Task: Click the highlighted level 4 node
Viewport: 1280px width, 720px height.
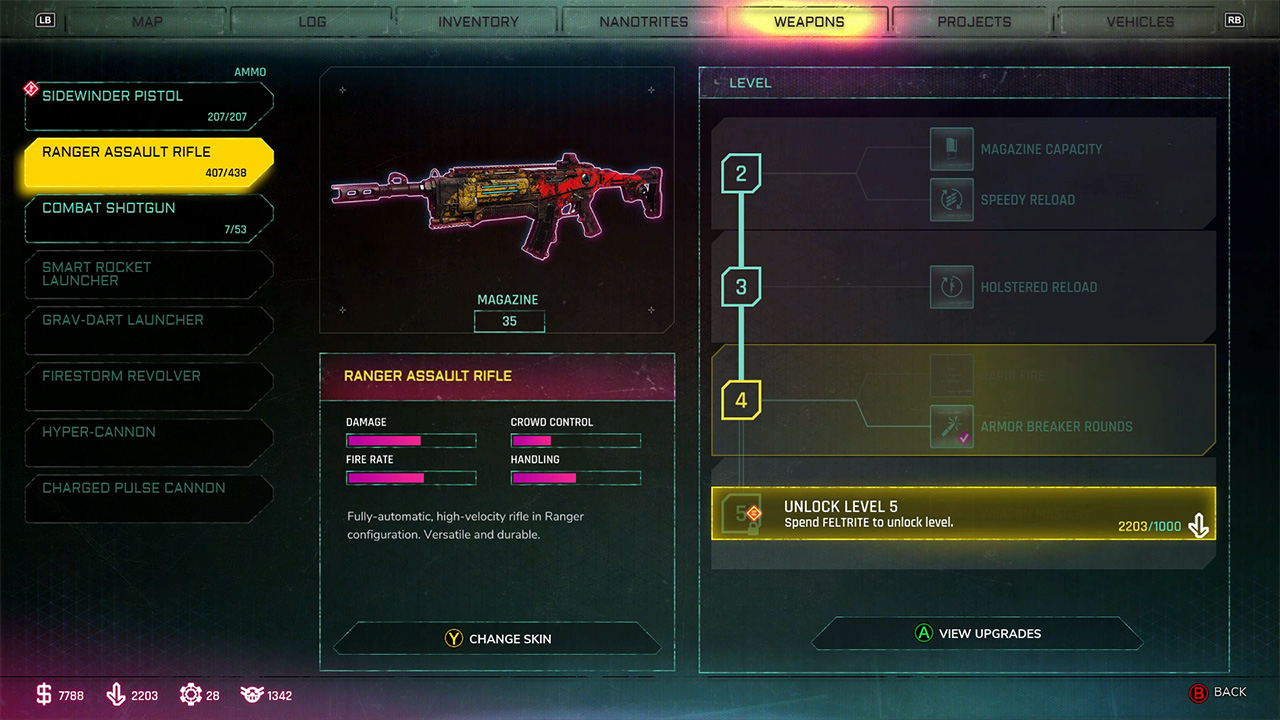Action: [741, 398]
